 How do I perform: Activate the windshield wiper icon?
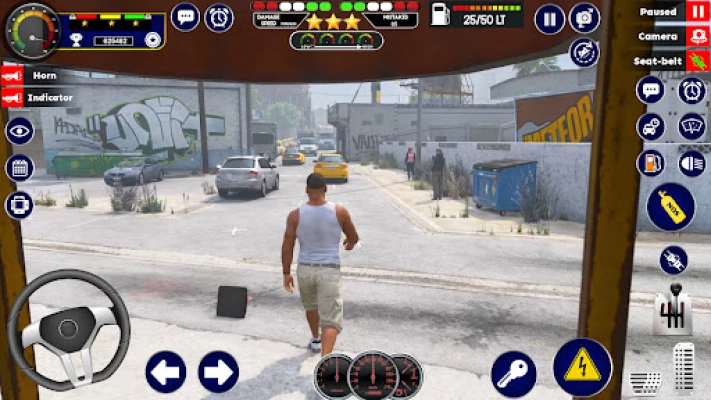pyautogui.click(x=691, y=127)
